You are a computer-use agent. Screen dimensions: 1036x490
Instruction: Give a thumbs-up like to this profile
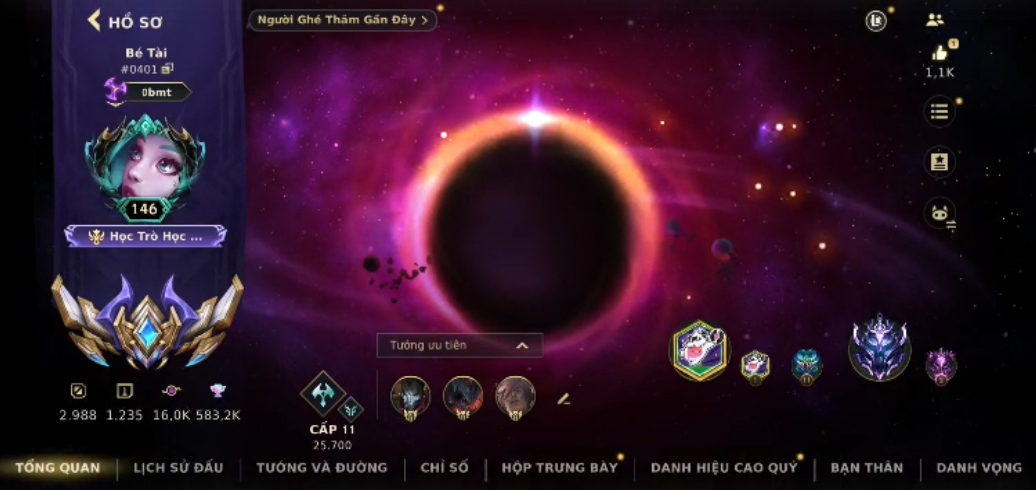(x=939, y=54)
